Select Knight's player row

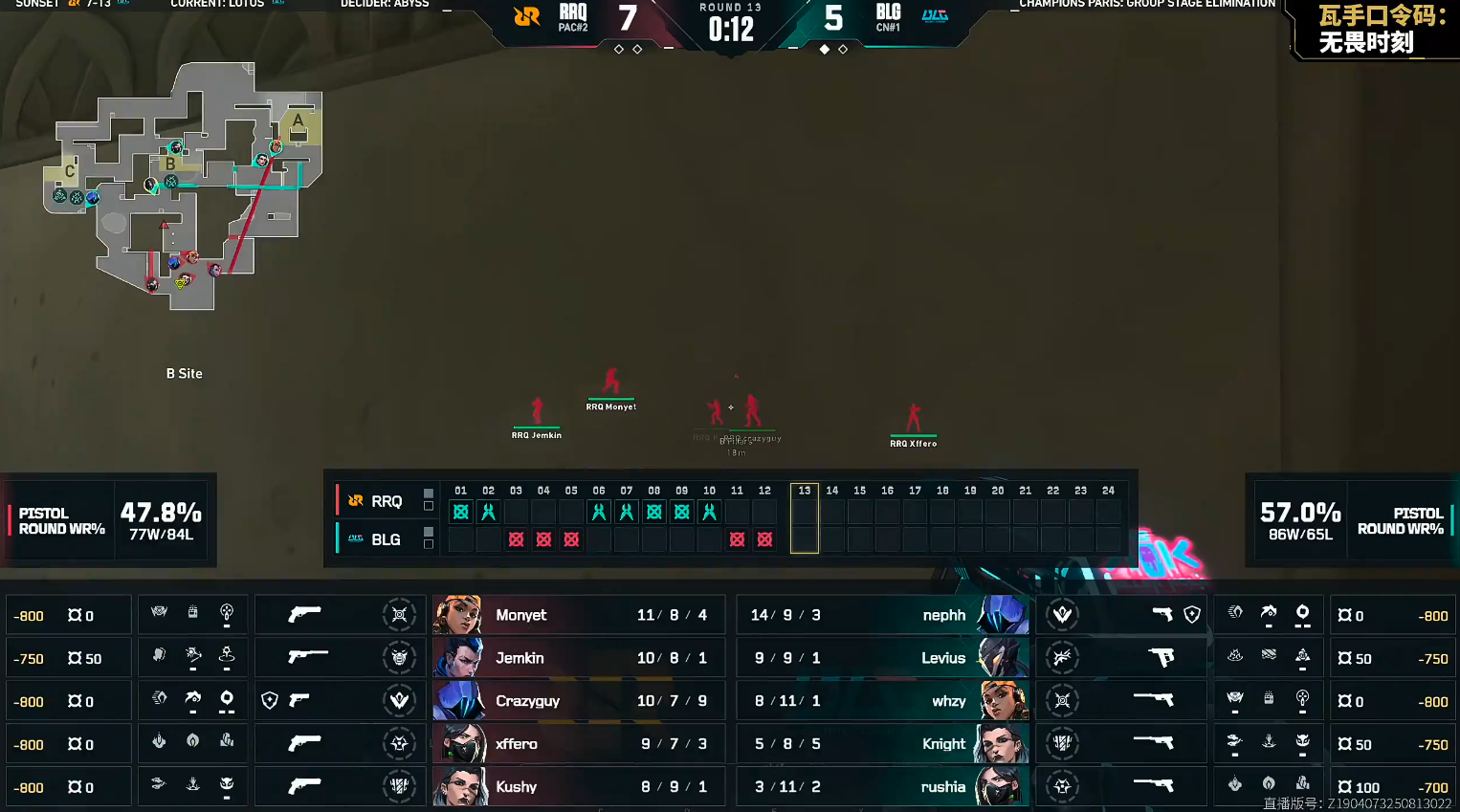(880, 744)
